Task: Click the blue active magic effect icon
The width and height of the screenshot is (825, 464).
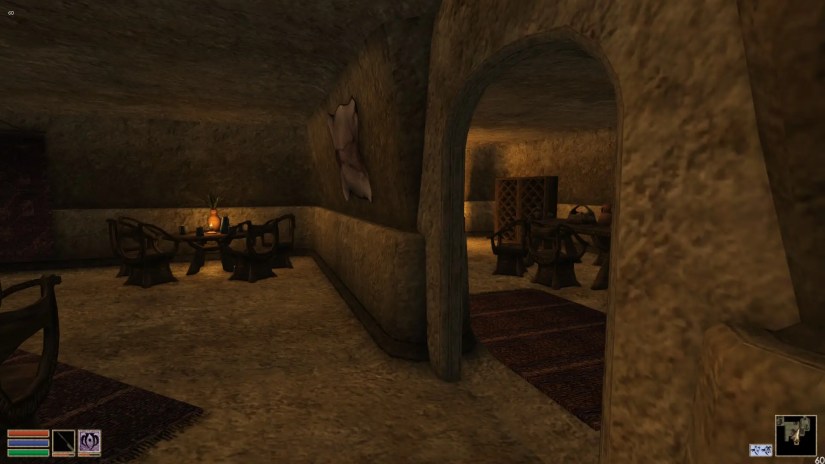Action: pos(761,450)
